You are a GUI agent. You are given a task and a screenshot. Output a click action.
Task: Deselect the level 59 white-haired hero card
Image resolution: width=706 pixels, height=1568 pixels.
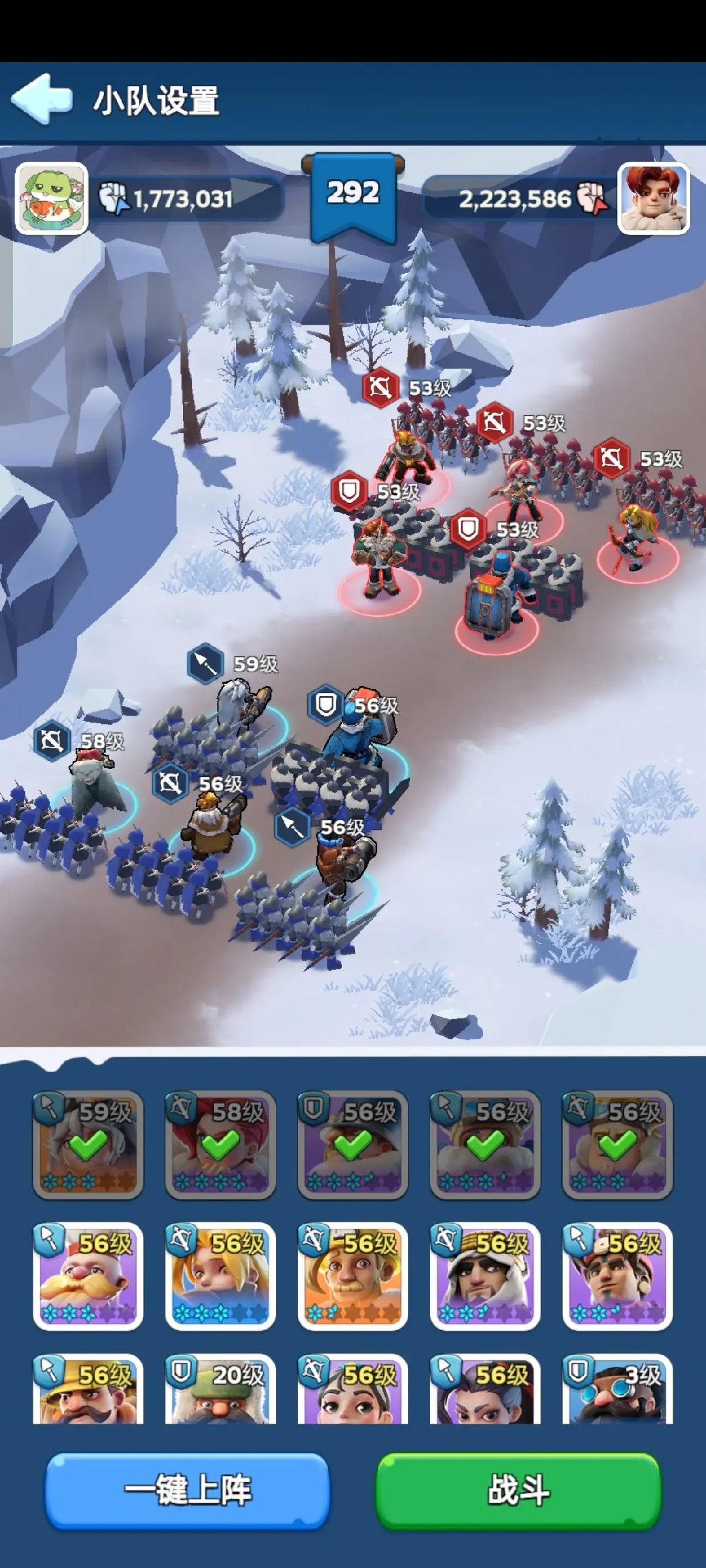point(88,1144)
